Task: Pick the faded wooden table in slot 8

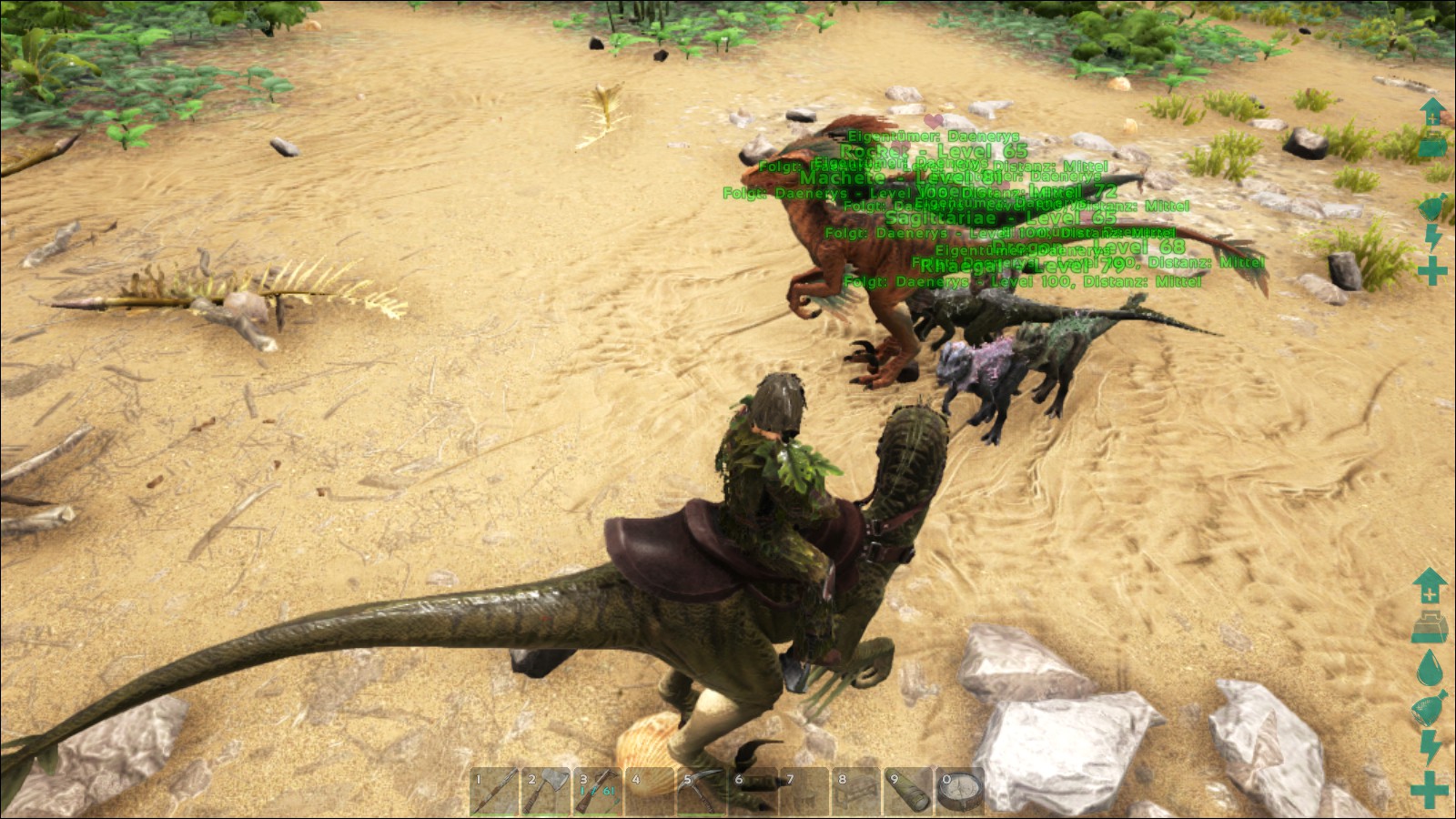Action: click(857, 791)
